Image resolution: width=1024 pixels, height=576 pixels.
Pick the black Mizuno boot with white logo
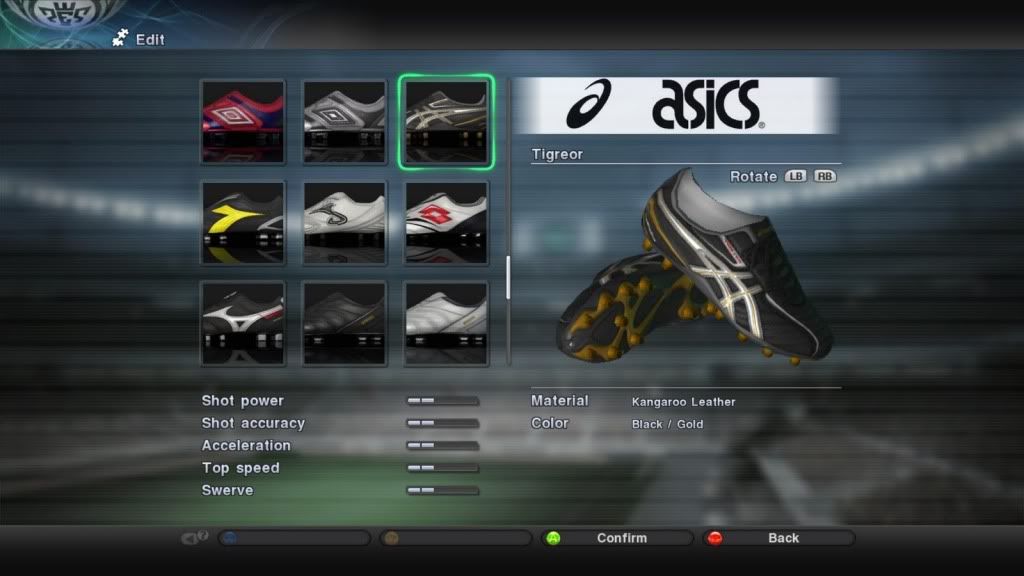coord(243,323)
